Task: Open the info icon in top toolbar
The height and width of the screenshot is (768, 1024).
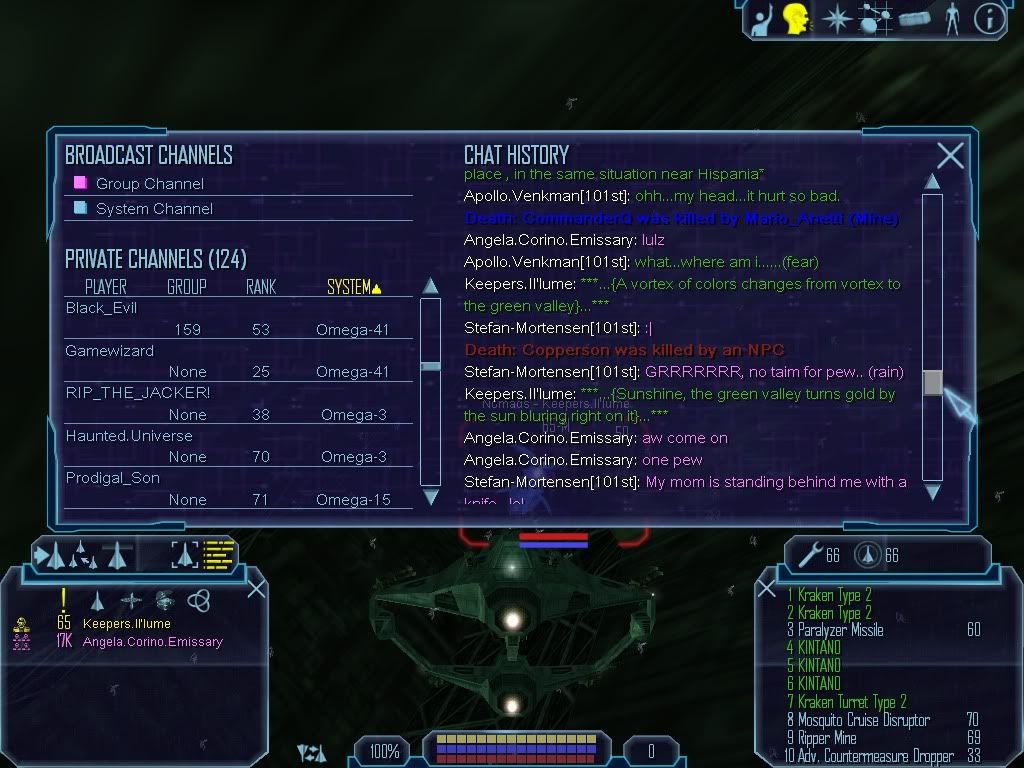Action: tap(988, 19)
